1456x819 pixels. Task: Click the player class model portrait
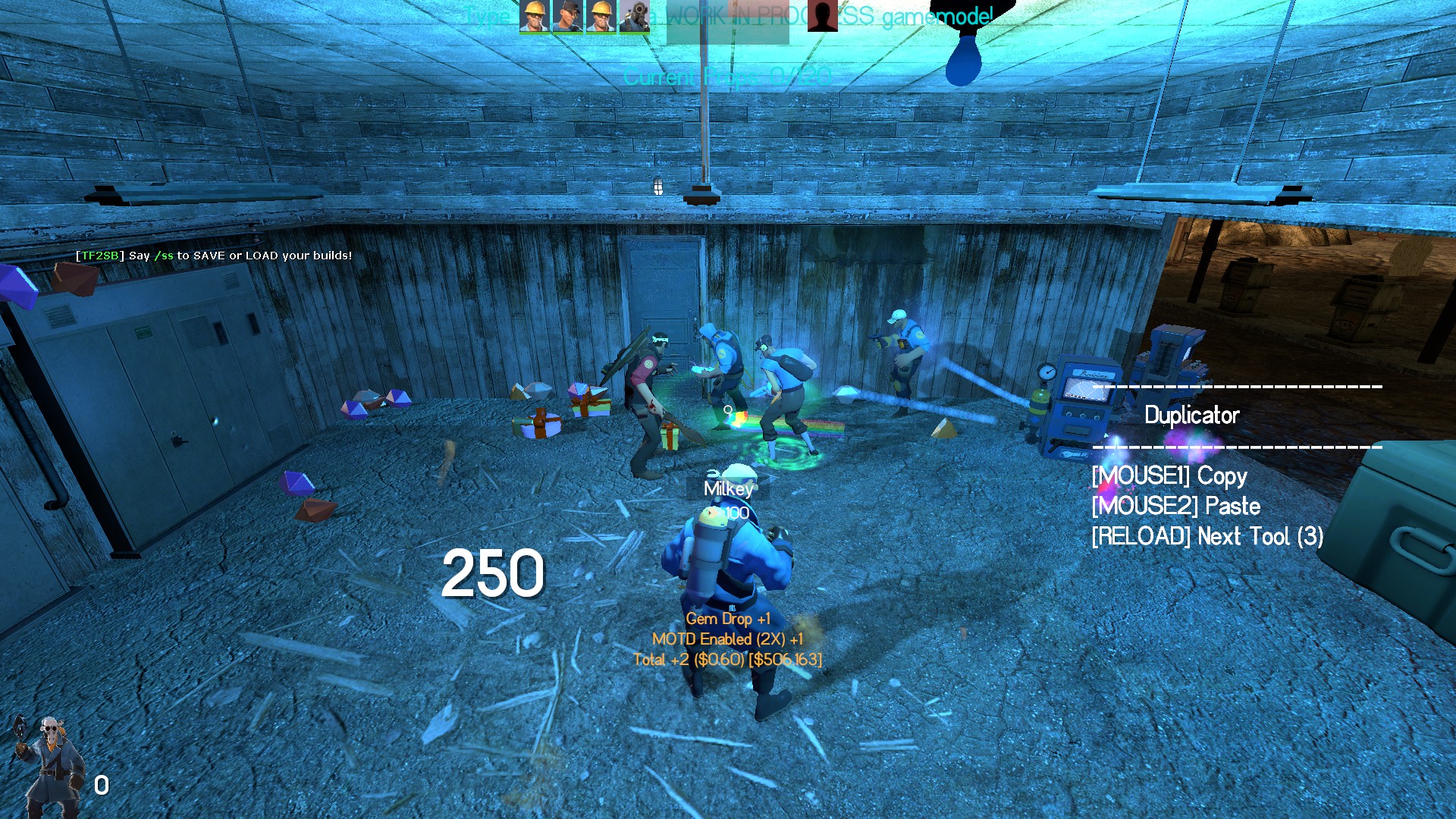click(50, 764)
